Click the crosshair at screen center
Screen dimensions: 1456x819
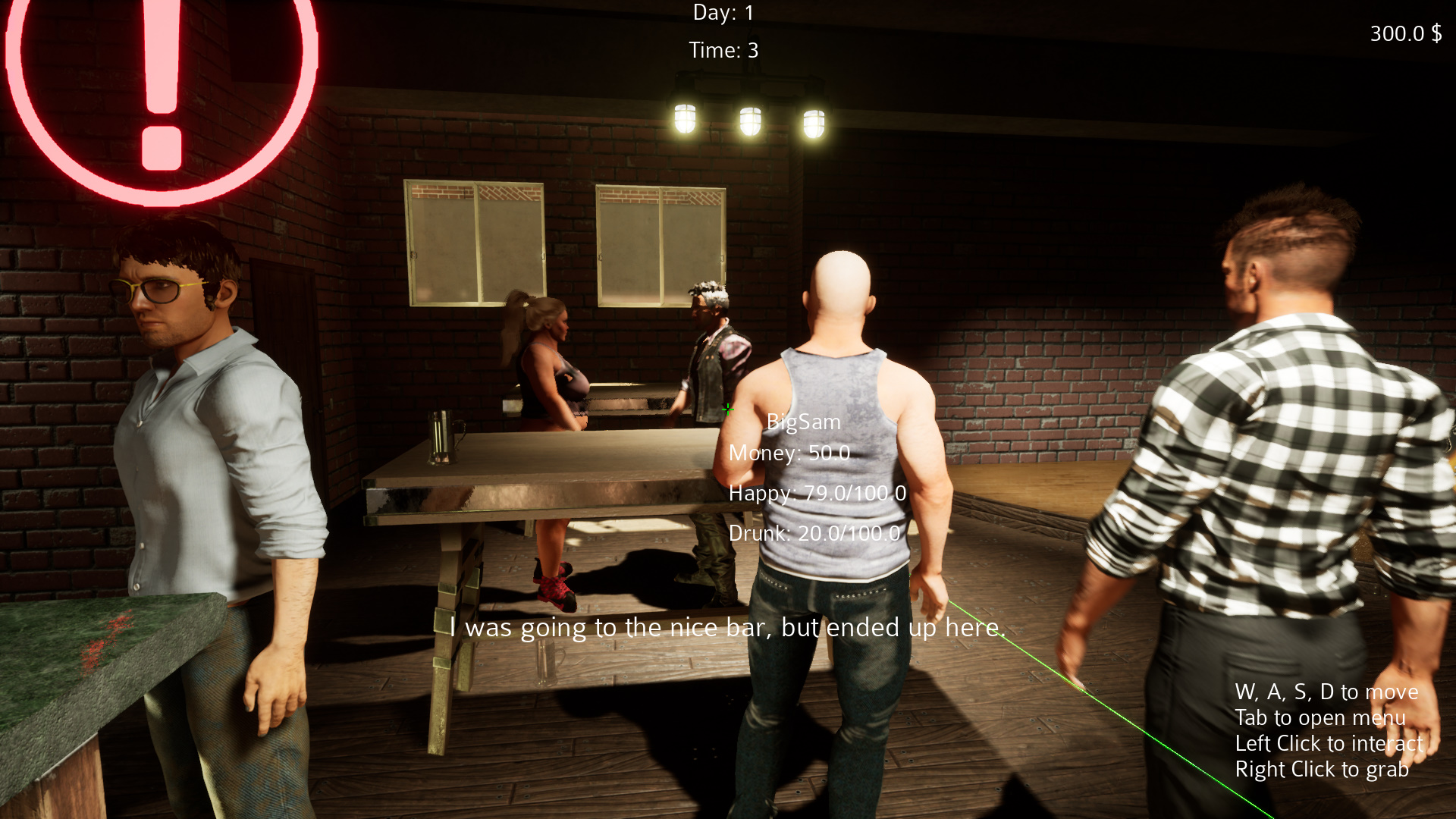(728, 409)
